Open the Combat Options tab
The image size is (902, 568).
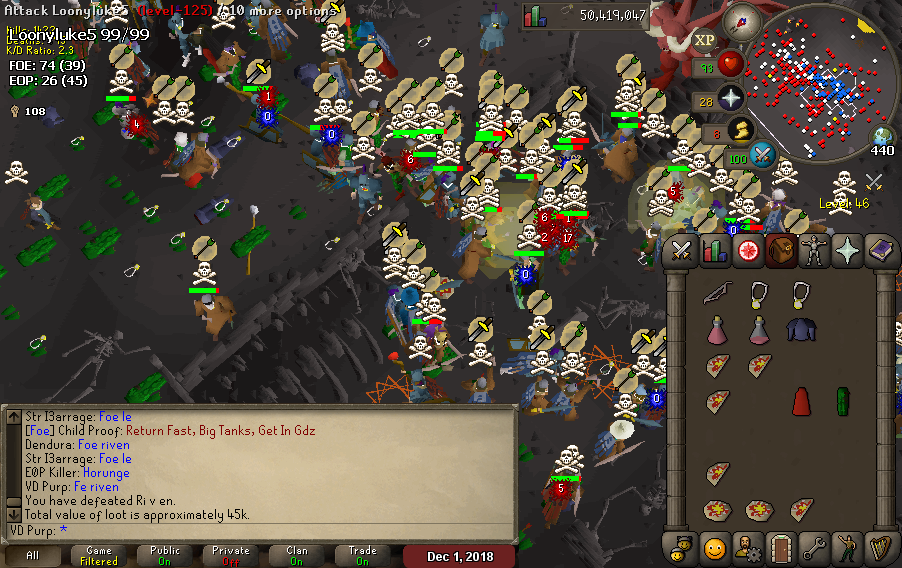coord(682,251)
